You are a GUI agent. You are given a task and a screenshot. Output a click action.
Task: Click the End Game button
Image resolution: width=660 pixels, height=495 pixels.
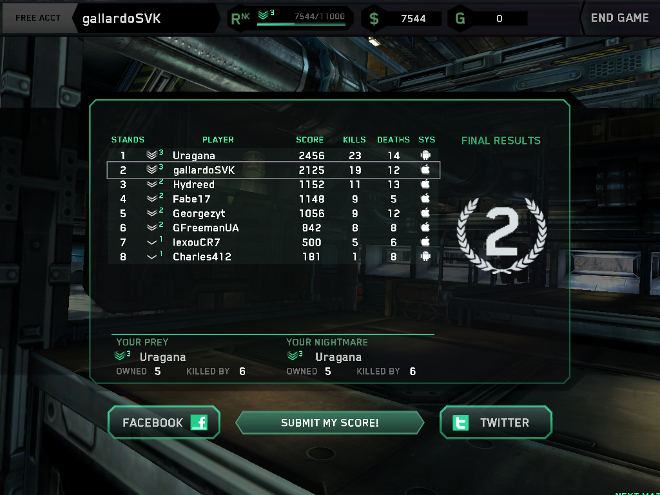619,18
